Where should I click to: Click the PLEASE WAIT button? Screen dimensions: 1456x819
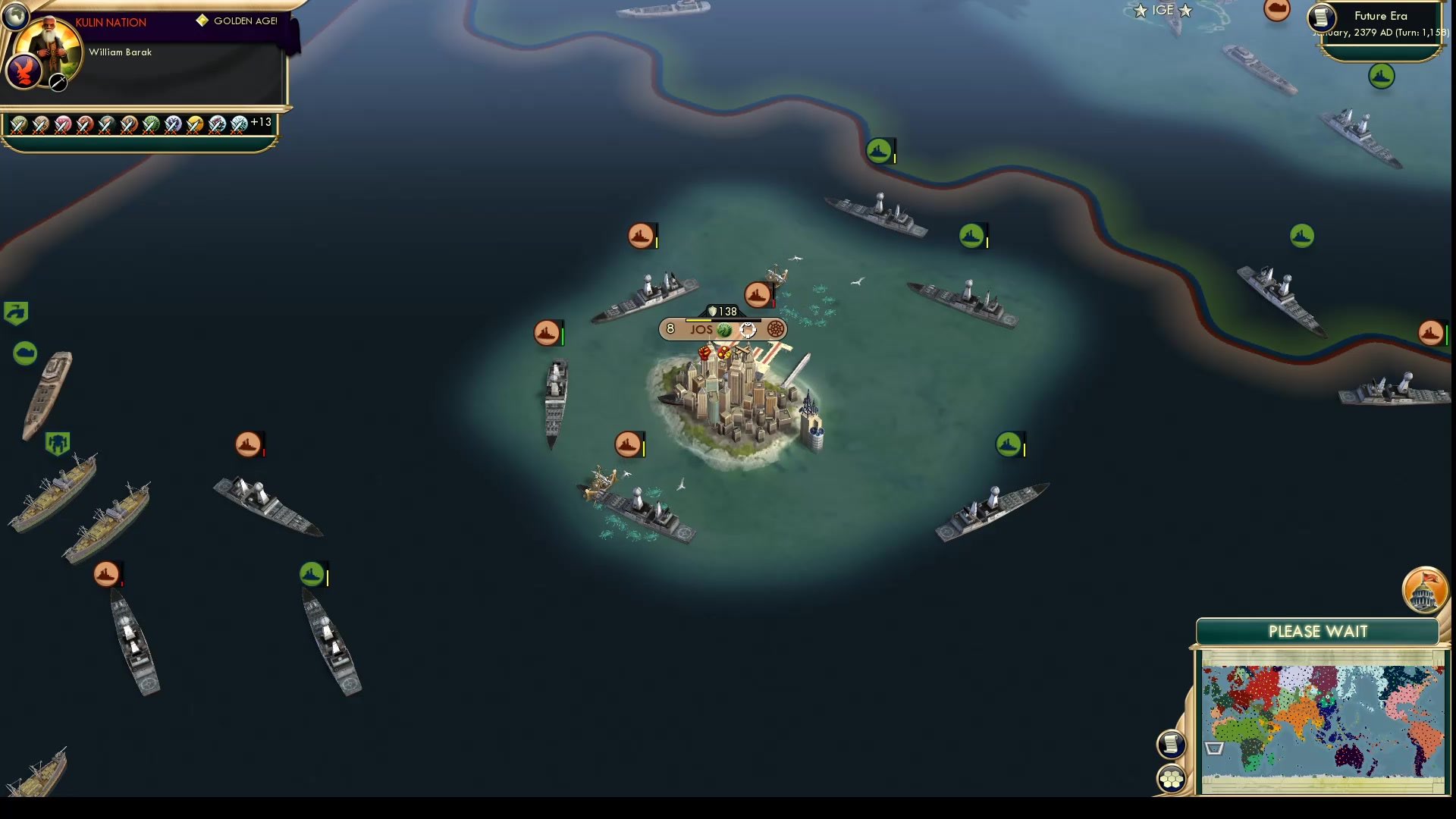pos(1318,631)
